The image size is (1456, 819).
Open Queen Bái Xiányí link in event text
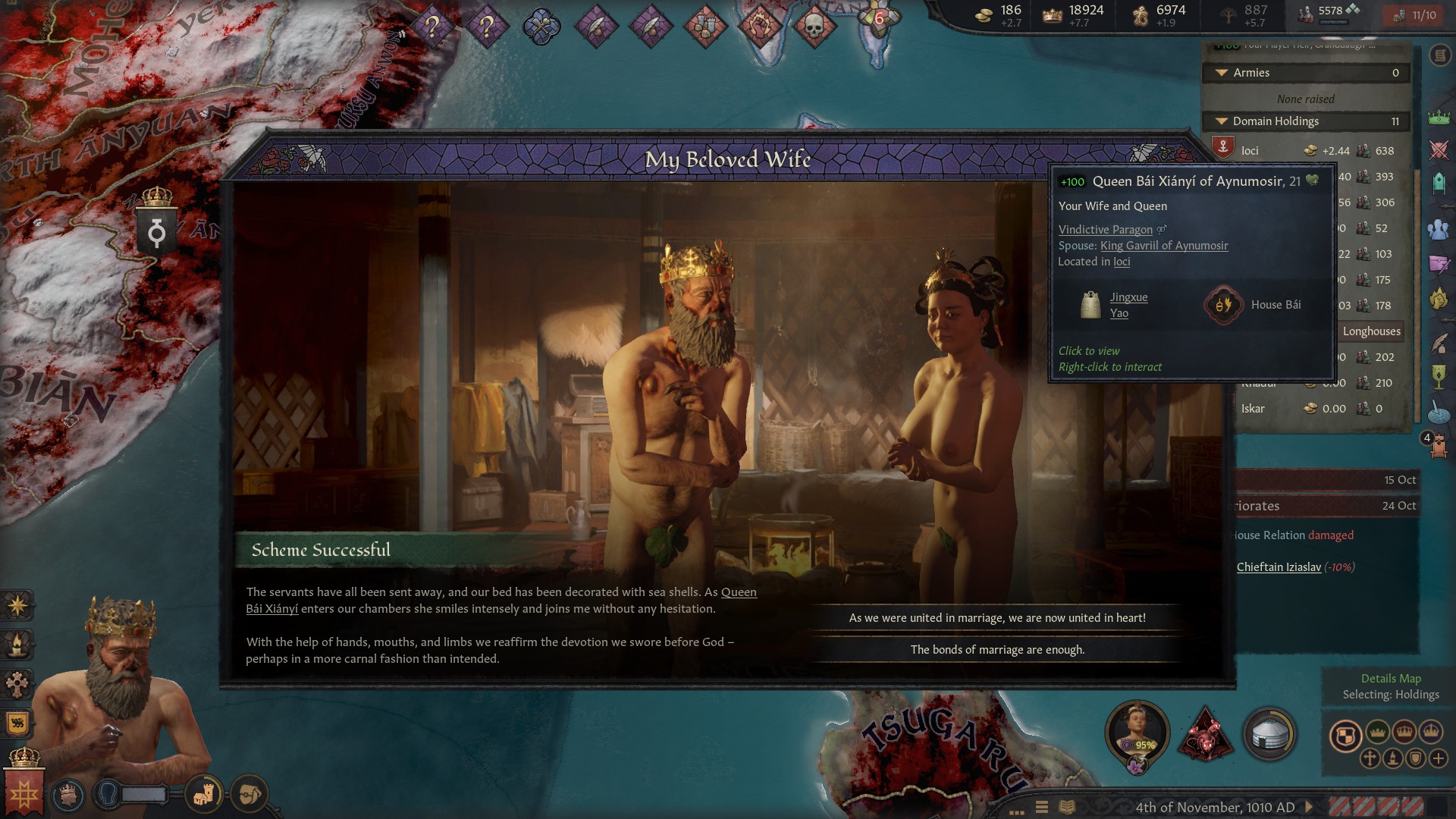738,592
